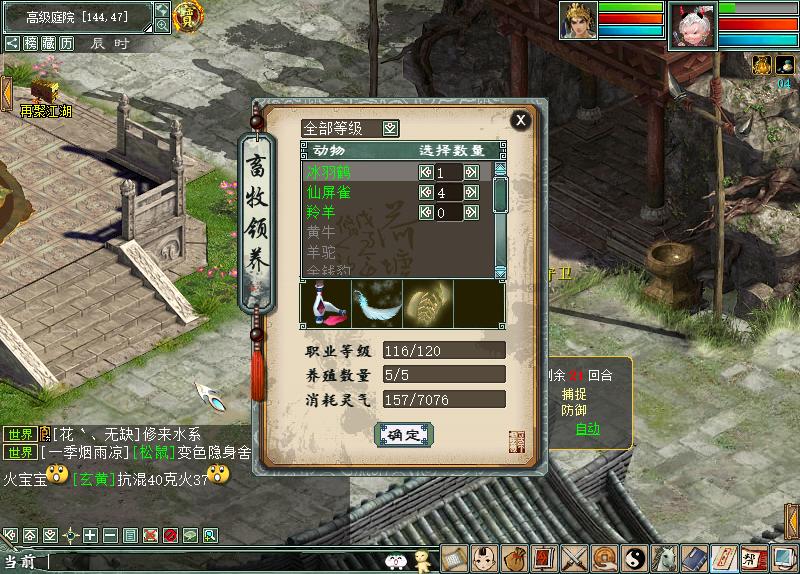Open the horse head mount icon

pyautogui.click(x=664, y=557)
